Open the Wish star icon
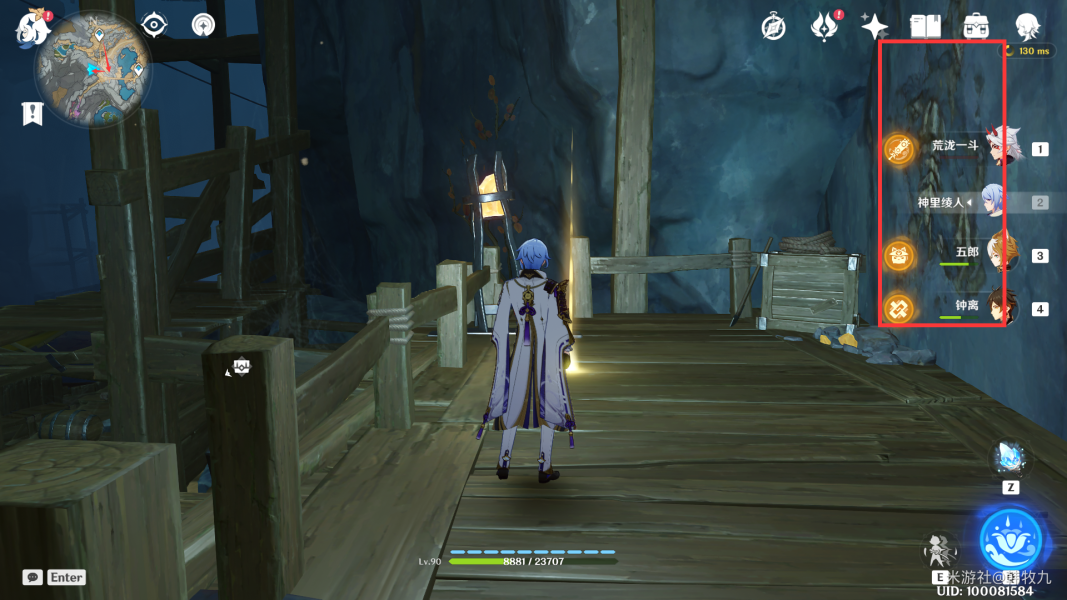This screenshot has height=600, width=1067. click(875, 27)
